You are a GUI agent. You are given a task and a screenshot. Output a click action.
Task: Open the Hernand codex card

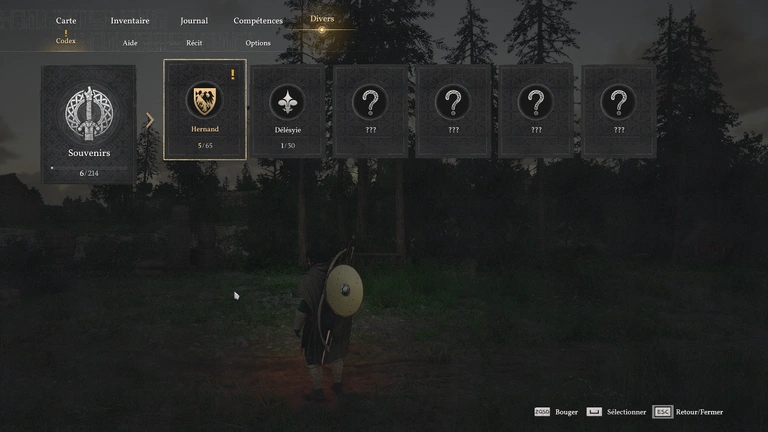click(x=205, y=110)
